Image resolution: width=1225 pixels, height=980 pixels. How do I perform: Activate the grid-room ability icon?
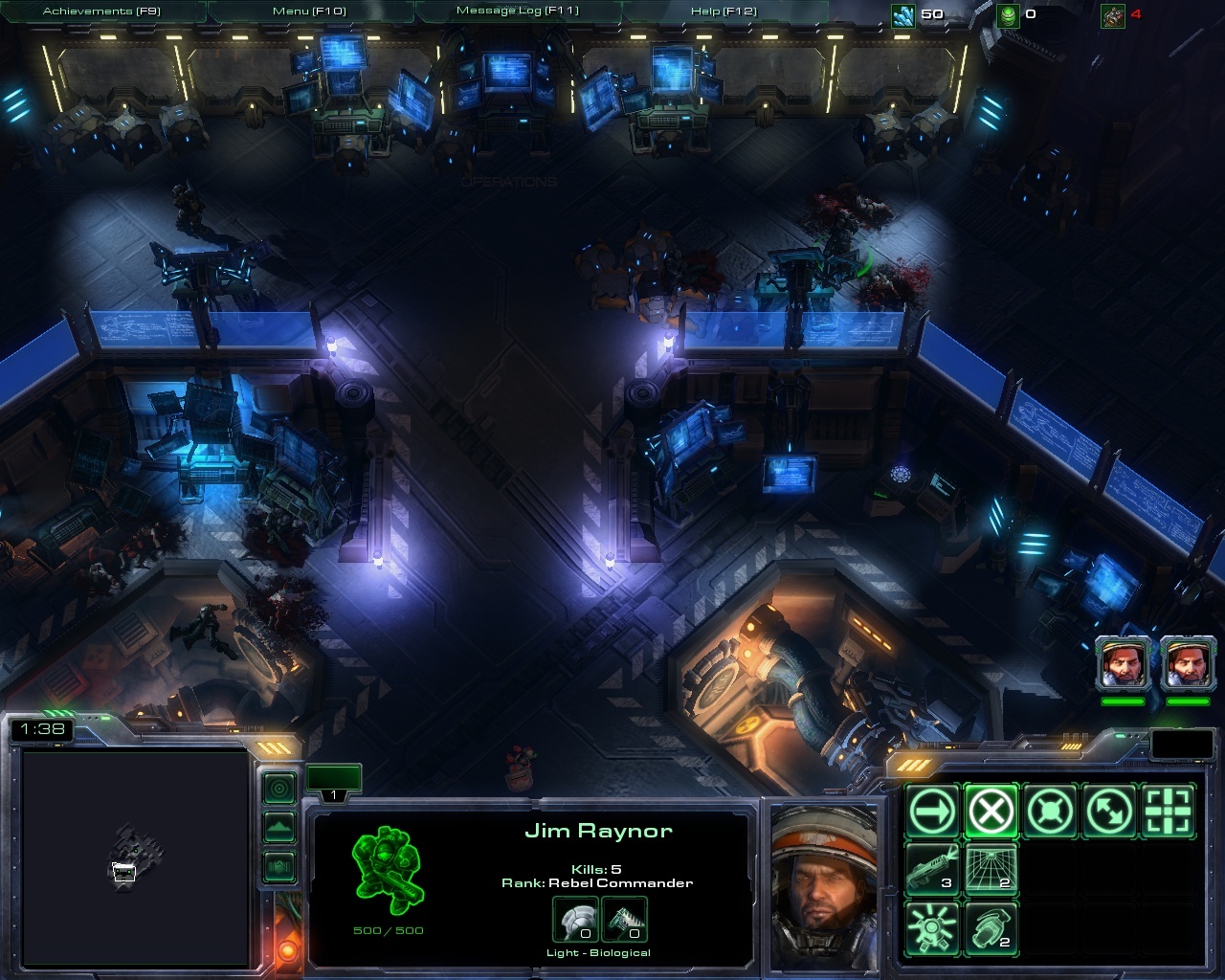pos(991,869)
